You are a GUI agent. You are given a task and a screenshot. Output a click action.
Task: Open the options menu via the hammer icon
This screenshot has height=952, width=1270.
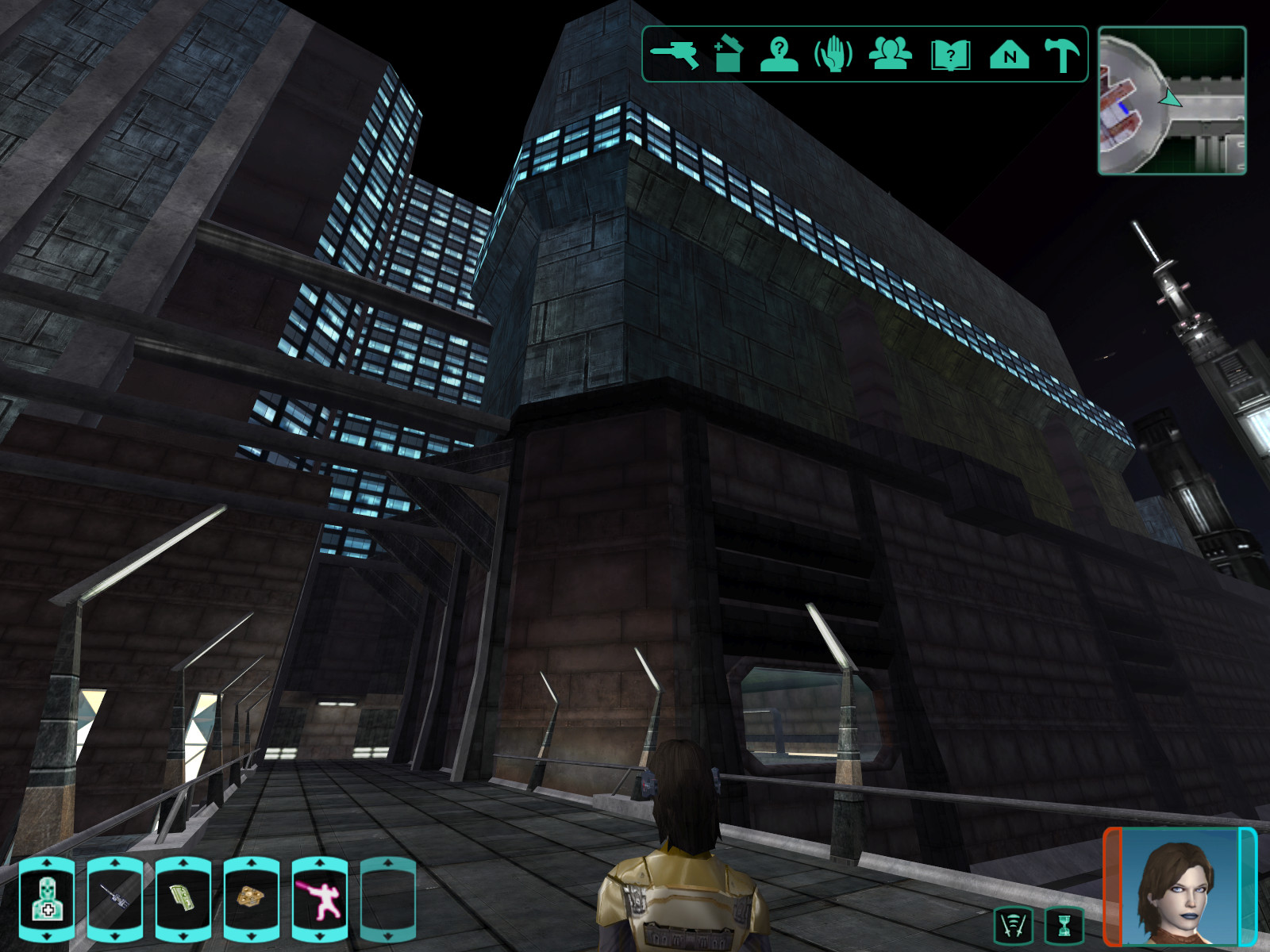tap(1062, 55)
